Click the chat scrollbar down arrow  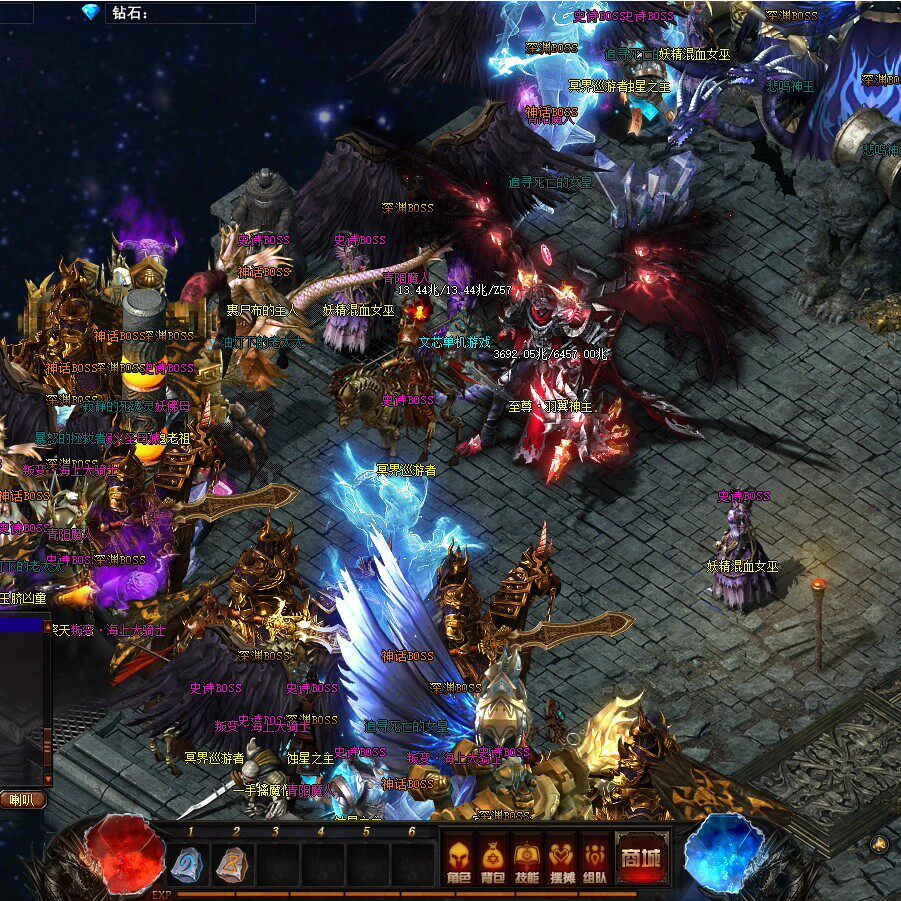[x=47, y=779]
